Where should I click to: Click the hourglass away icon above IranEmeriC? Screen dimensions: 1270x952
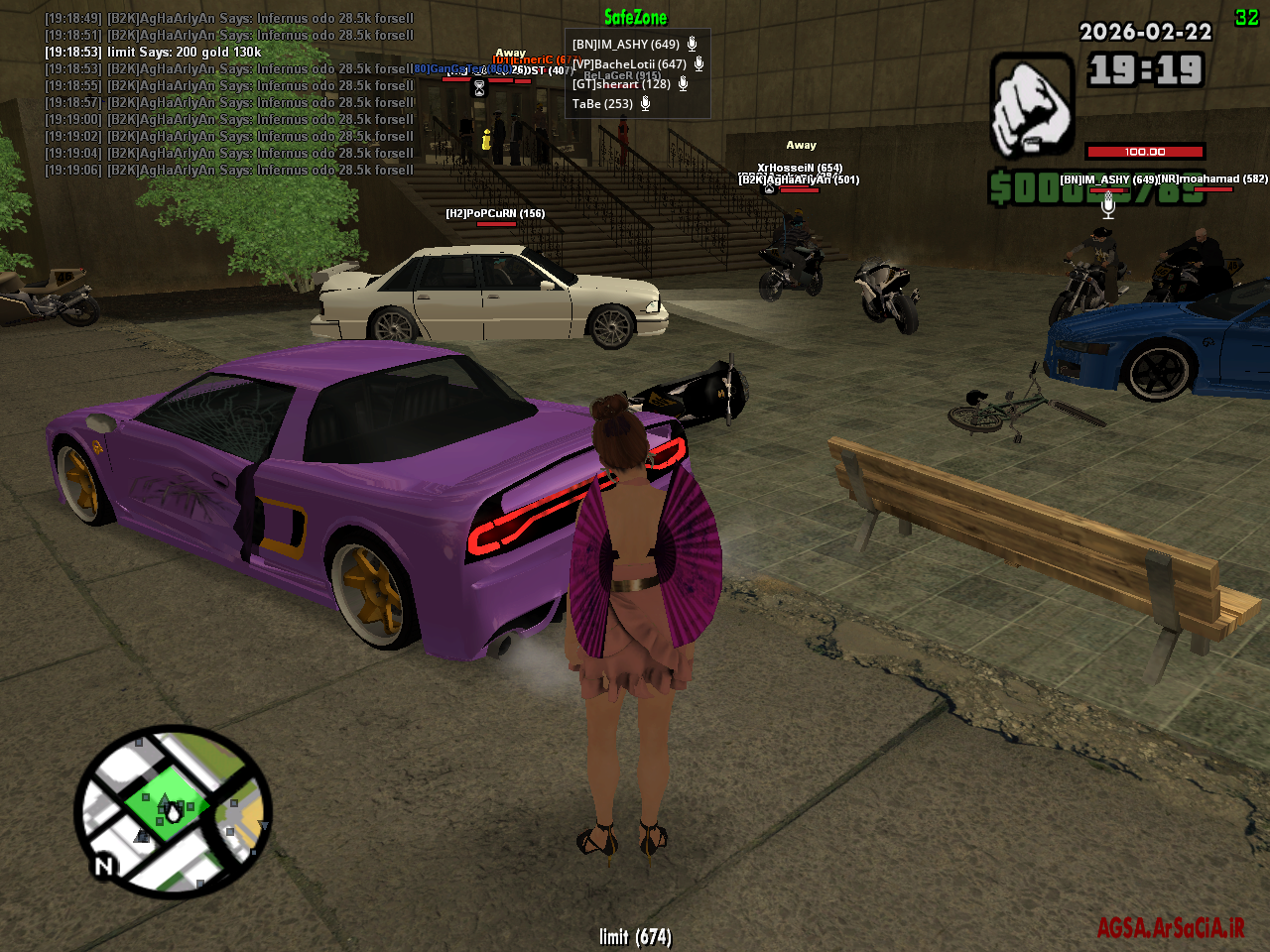tap(479, 87)
